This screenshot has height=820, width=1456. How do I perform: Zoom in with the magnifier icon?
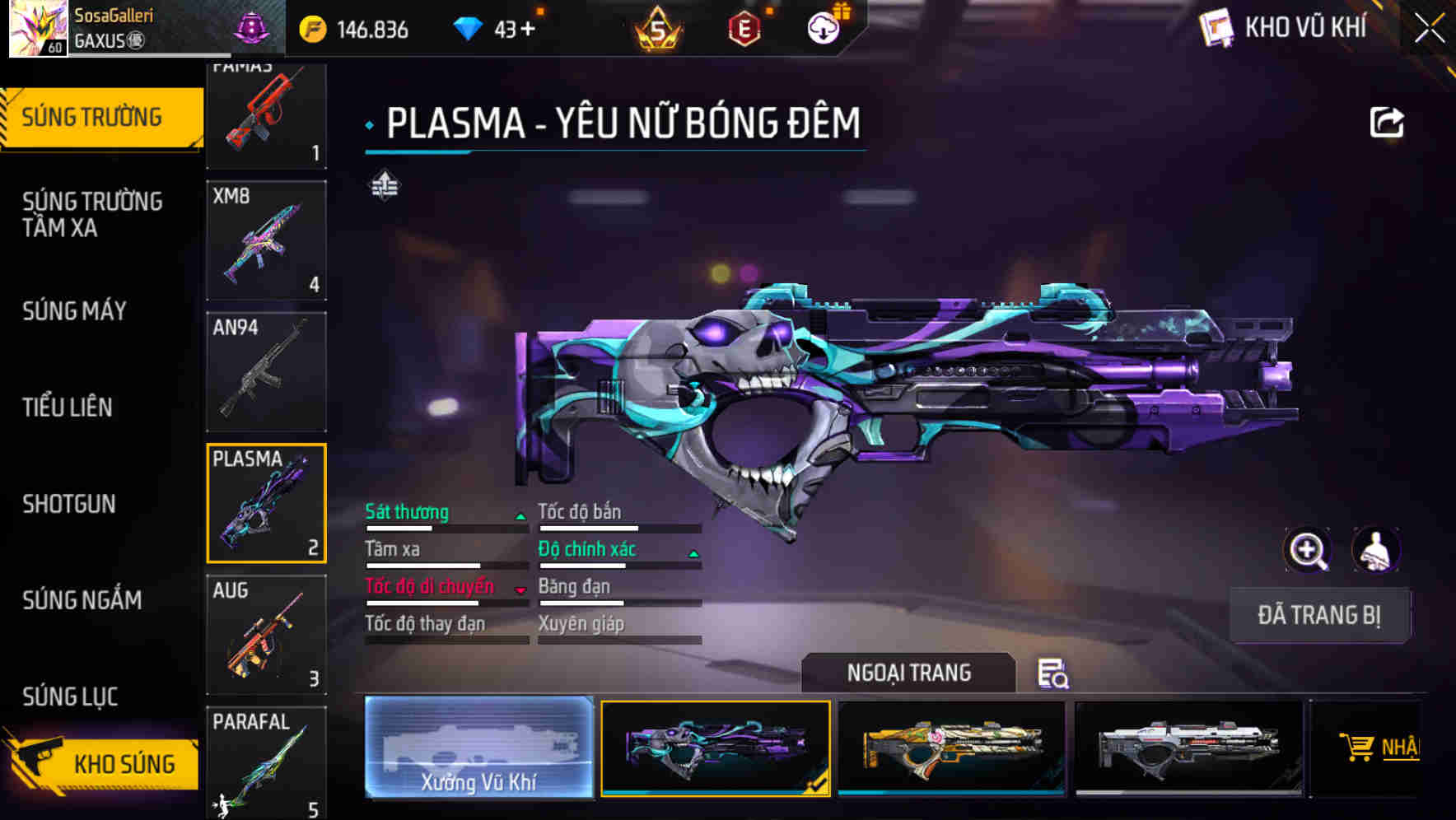[1307, 550]
